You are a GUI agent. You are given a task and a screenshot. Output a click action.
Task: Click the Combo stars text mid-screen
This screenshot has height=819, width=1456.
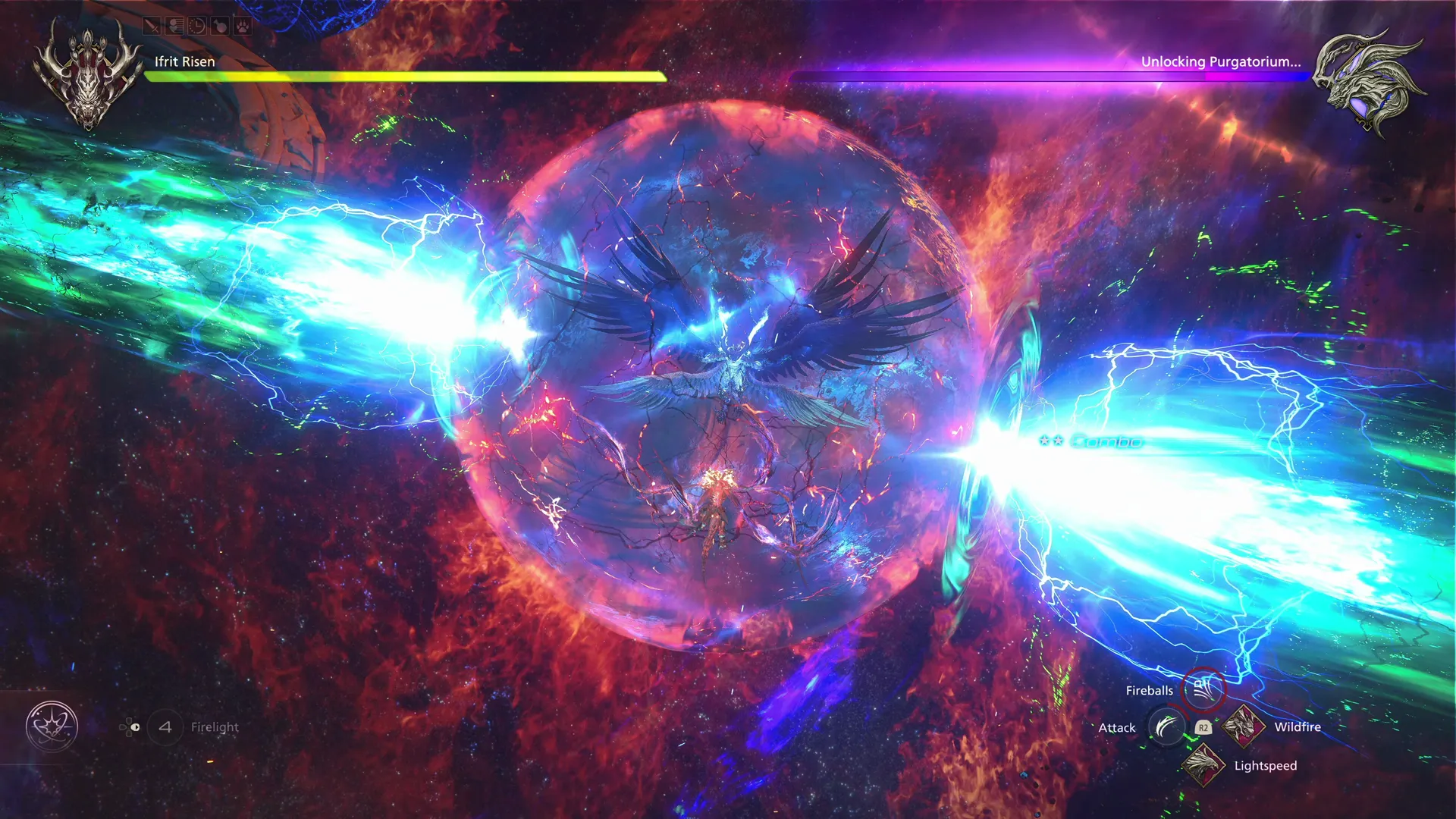click(x=1090, y=441)
